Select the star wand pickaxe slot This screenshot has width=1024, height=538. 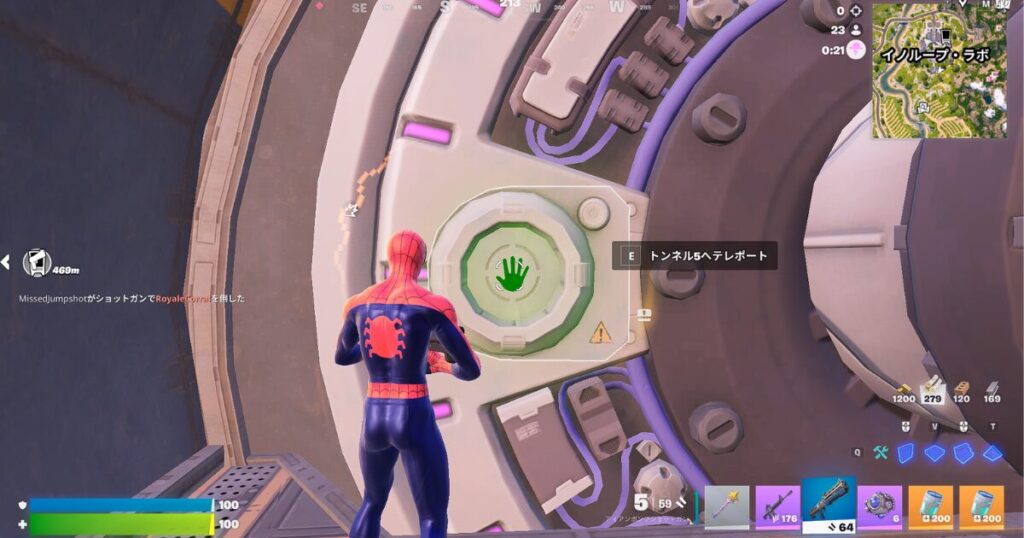[x=727, y=507]
